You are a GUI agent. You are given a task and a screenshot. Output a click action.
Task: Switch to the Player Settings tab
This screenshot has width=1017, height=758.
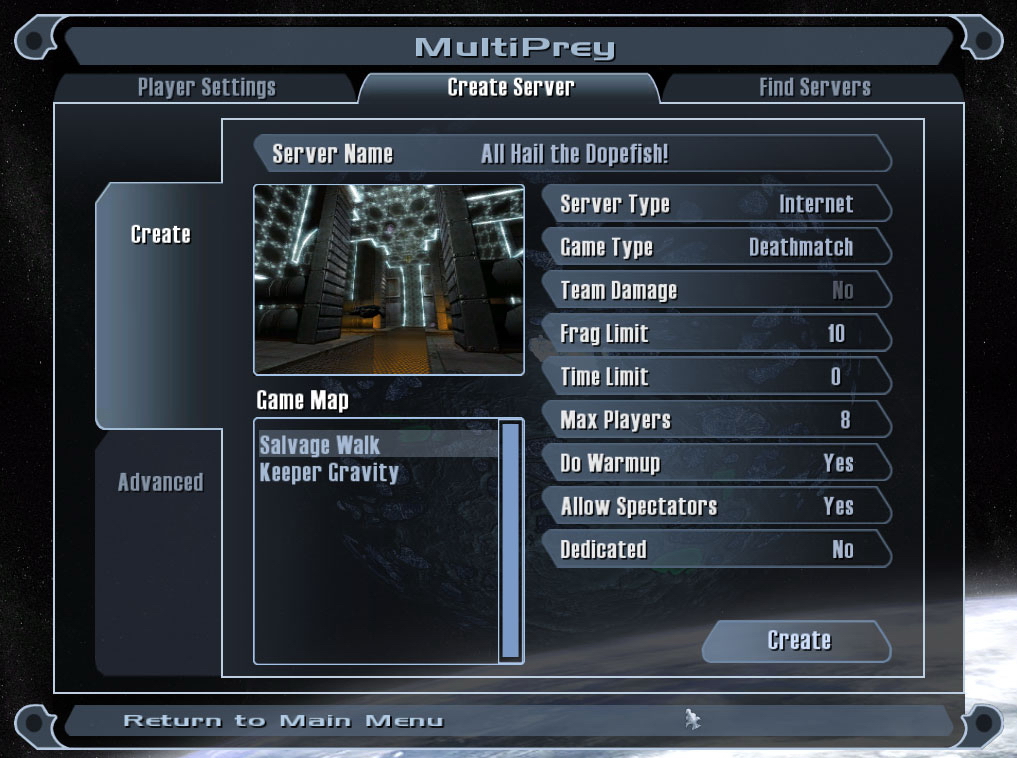[206, 88]
